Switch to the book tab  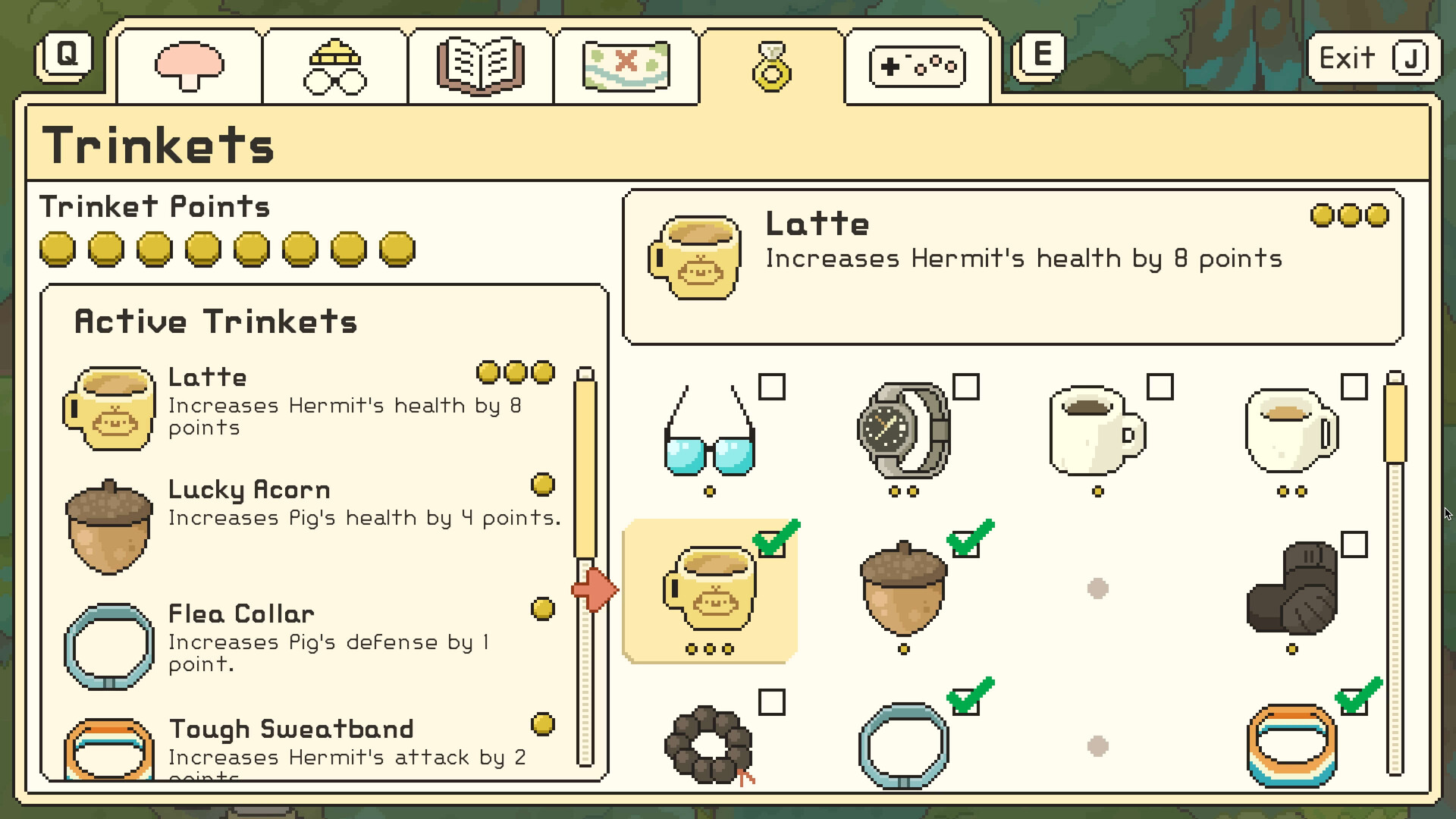click(480, 64)
